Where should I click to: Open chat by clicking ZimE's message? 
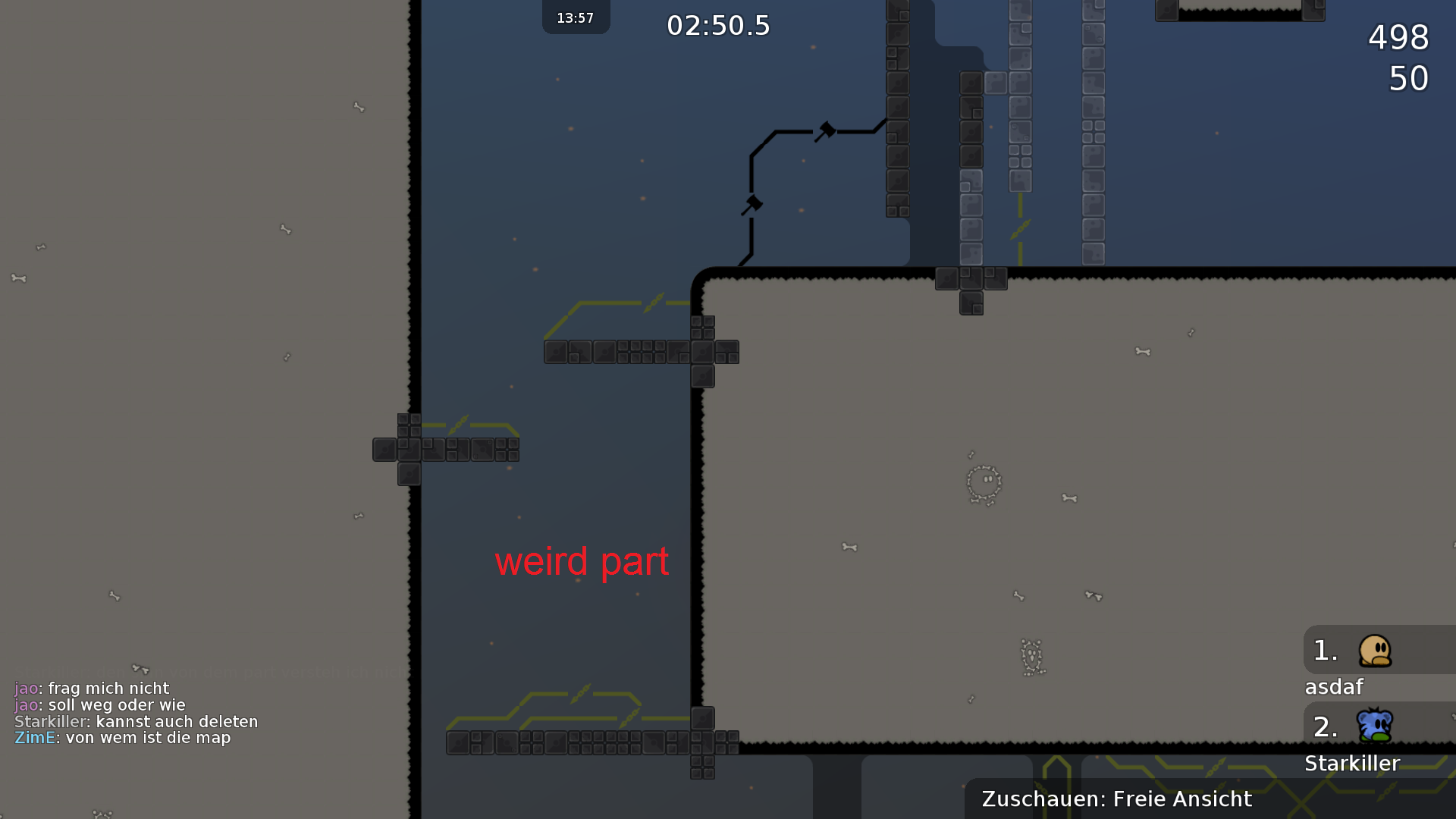pyautogui.click(x=121, y=737)
